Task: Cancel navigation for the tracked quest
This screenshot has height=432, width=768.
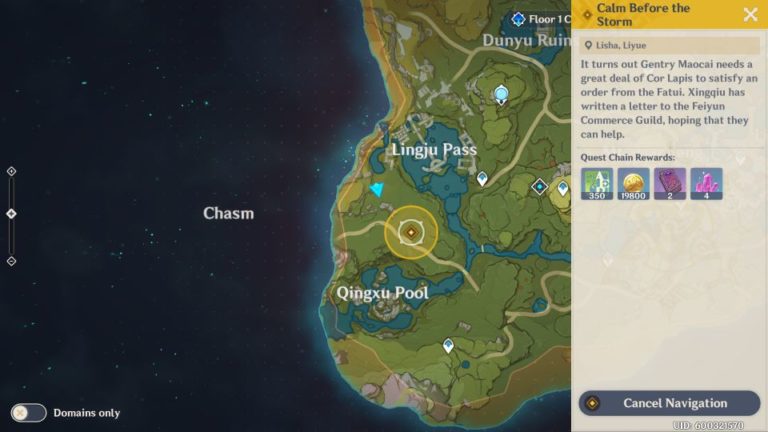Action: [x=669, y=403]
